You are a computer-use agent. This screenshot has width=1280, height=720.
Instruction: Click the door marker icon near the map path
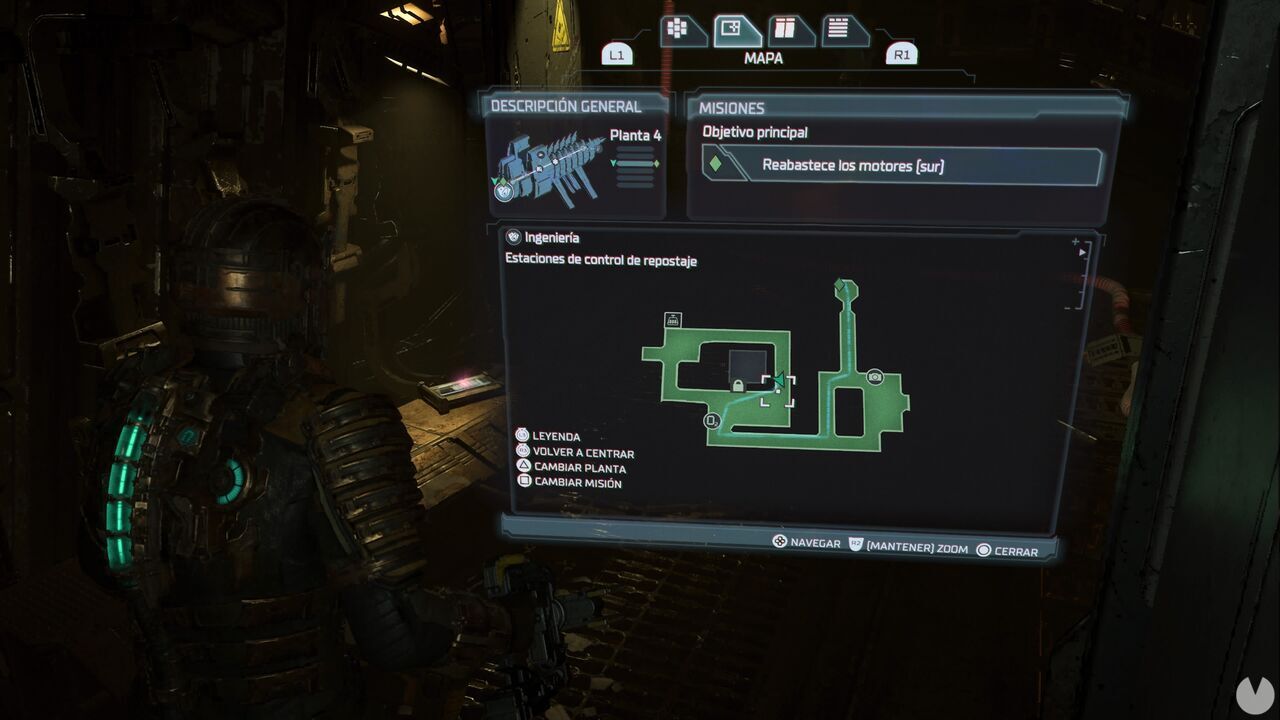coord(712,420)
